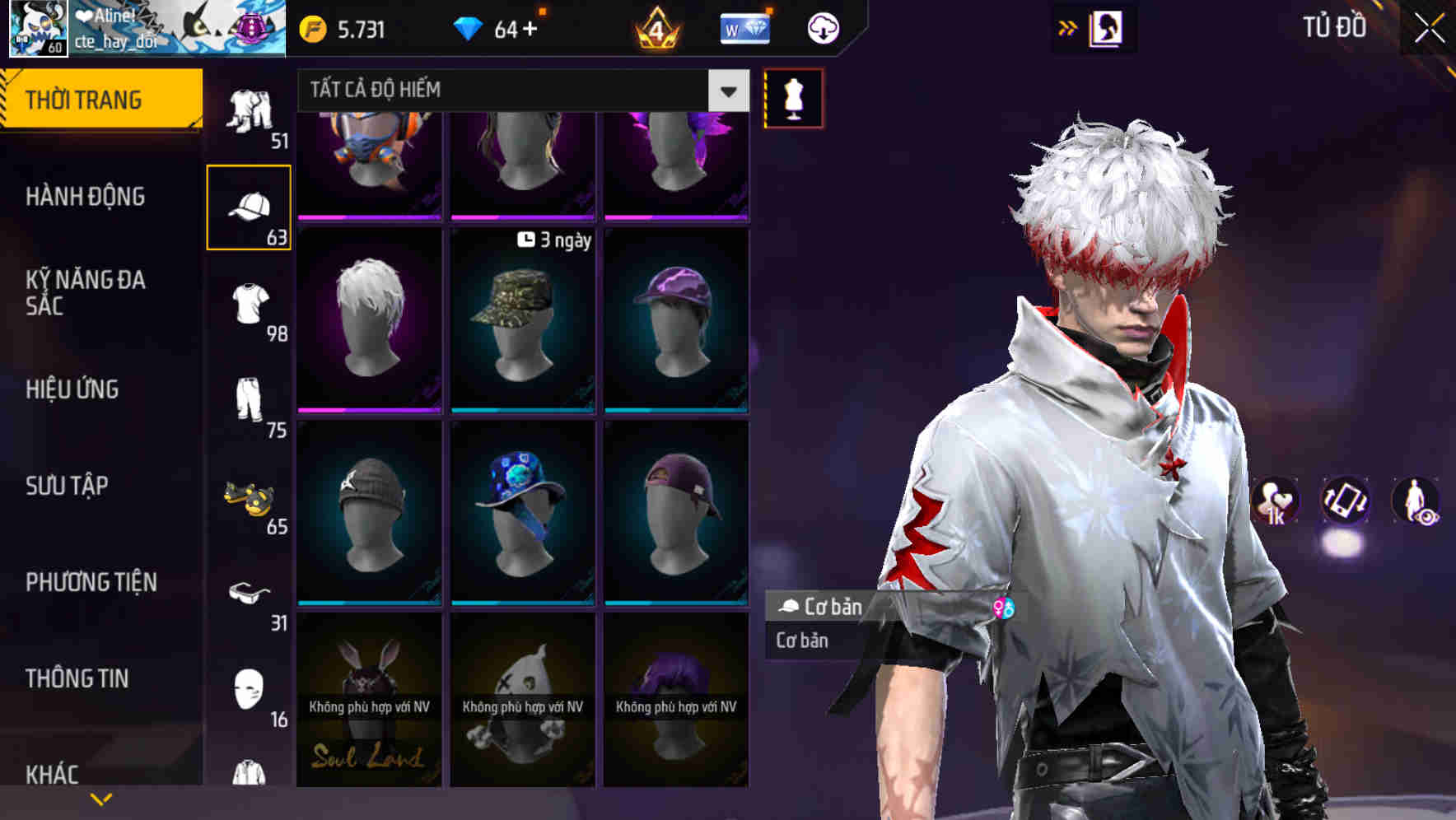
Task: Toggle the mannequin outfit display
Action: click(793, 98)
